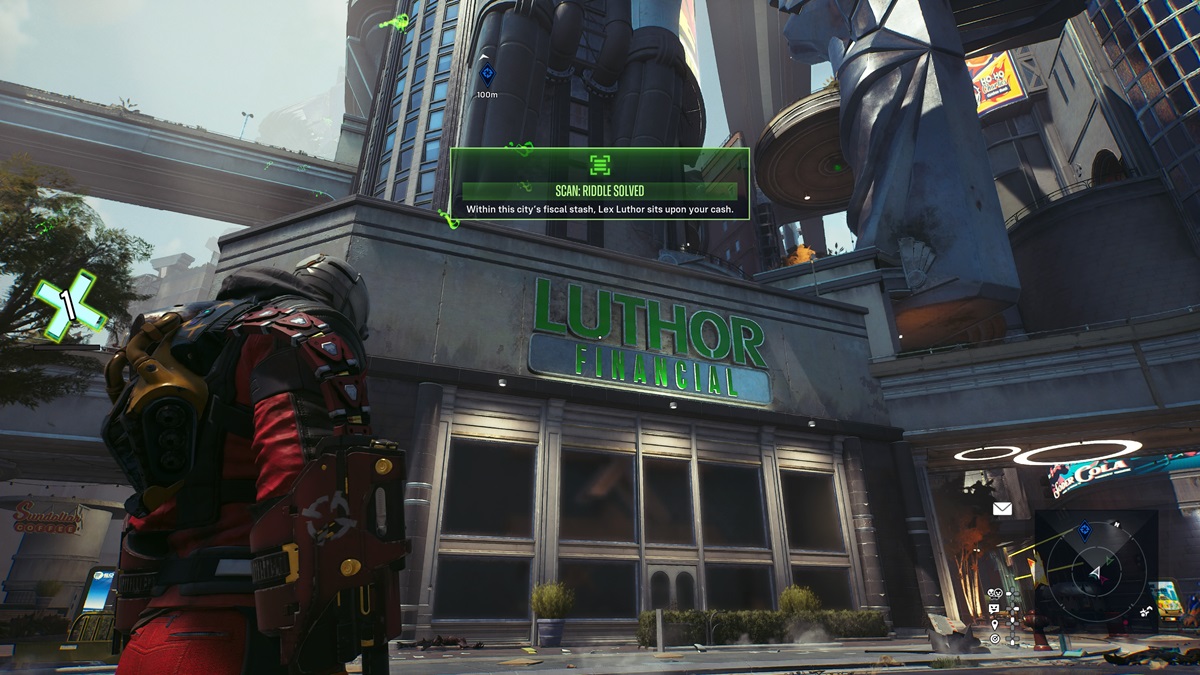Click the twin skulls shortcut icon

[994, 593]
